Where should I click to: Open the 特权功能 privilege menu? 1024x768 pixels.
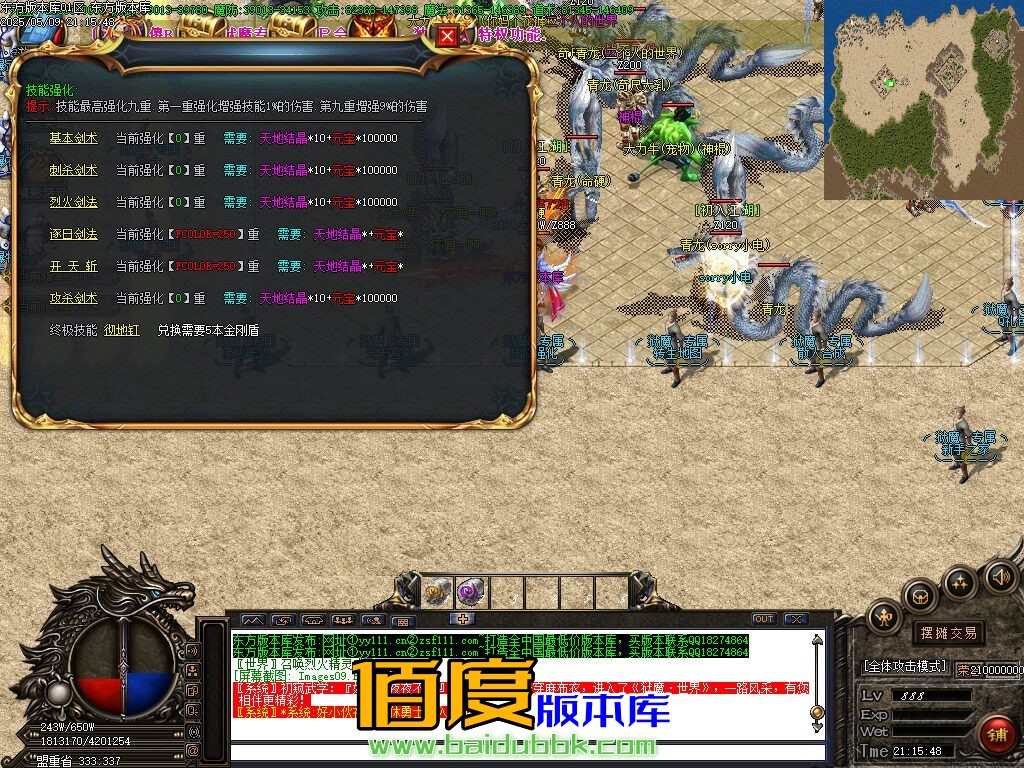pos(510,34)
